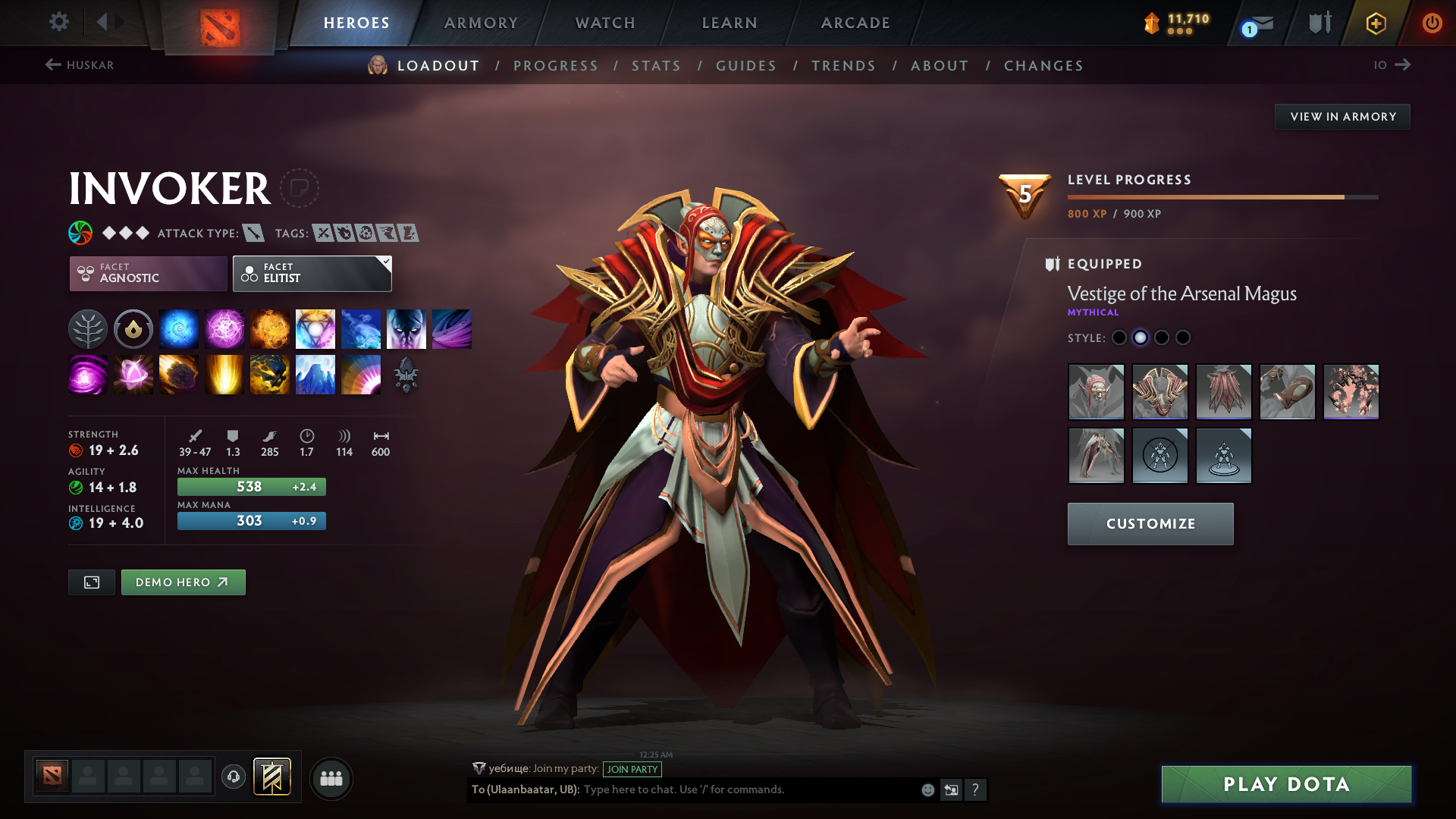Select the Exort ability icon

click(269, 328)
